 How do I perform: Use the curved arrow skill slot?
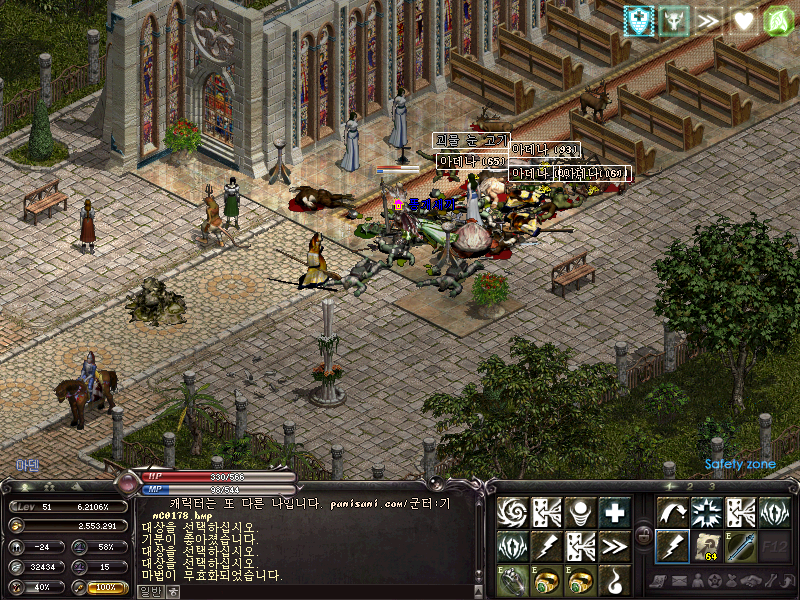point(671,513)
